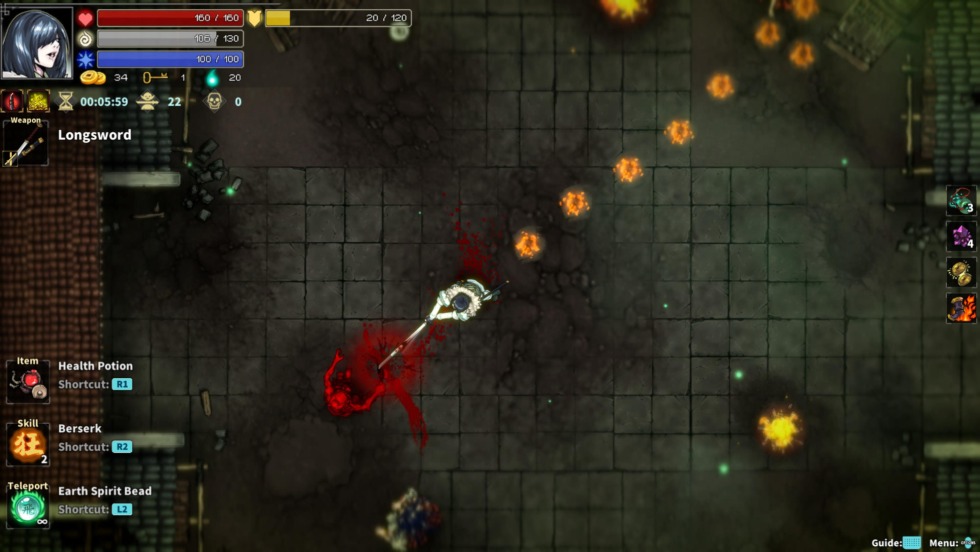Choose the purple crystal item slot
980x552 pixels.
[x=961, y=236]
